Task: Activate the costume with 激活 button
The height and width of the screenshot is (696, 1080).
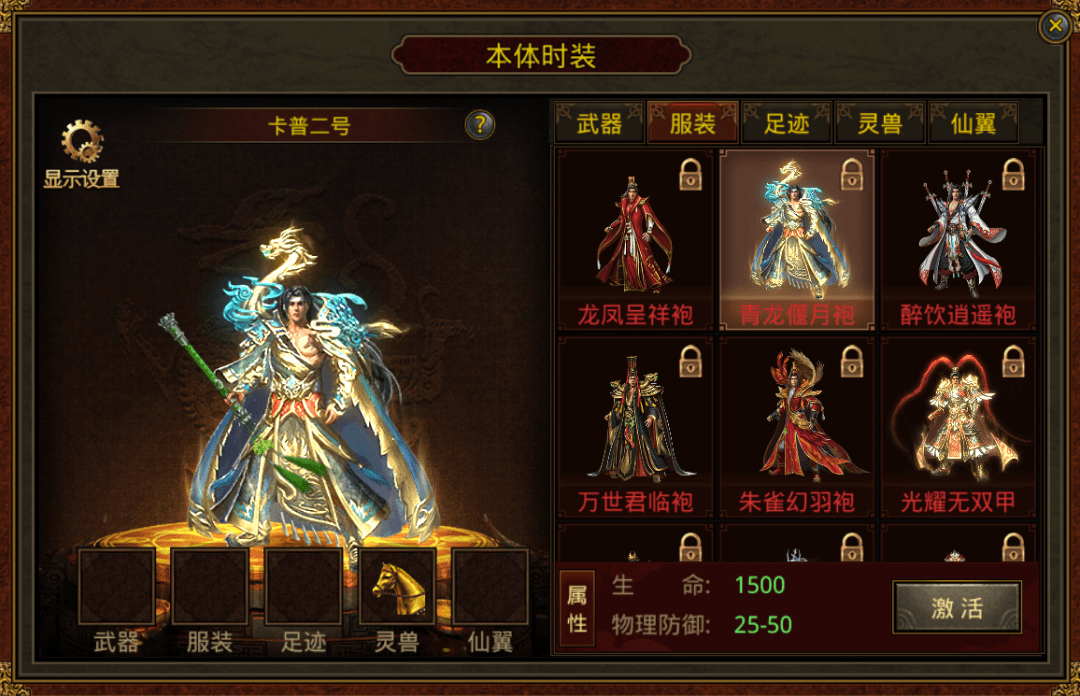Action: click(x=957, y=608)
